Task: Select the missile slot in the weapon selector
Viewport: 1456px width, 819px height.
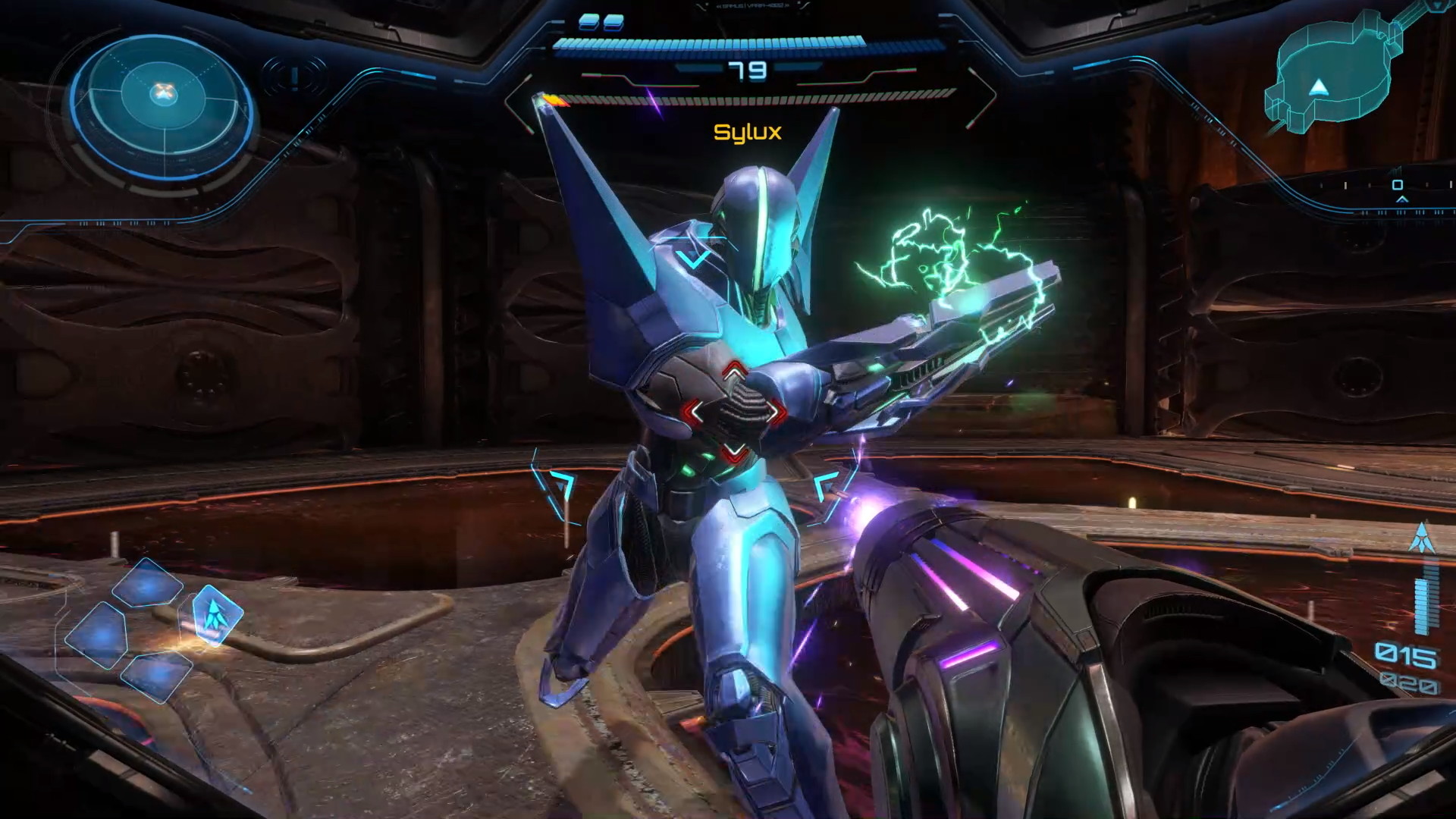Action: point(217,613)
